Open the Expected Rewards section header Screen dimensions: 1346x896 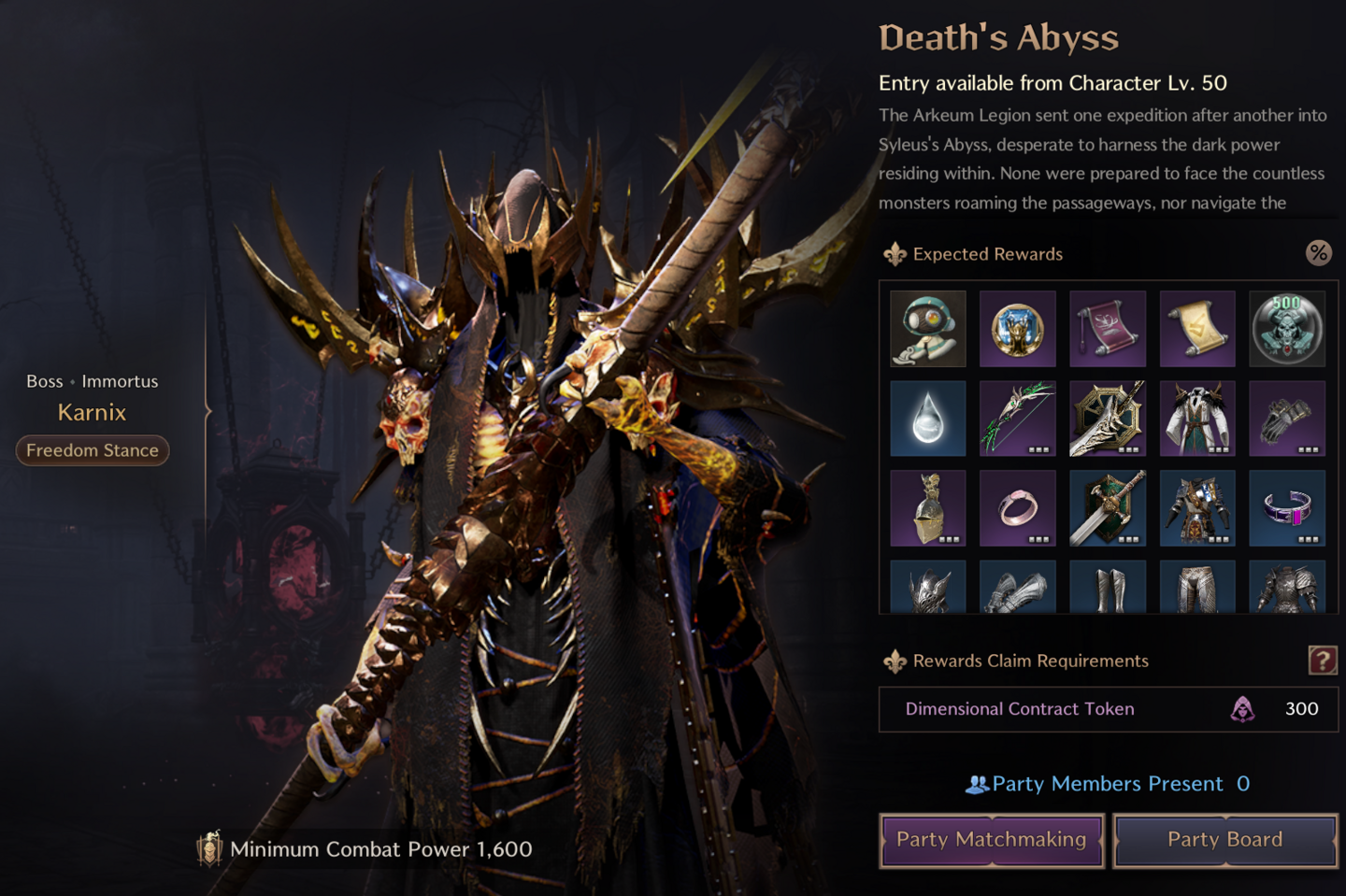point(988,253)
